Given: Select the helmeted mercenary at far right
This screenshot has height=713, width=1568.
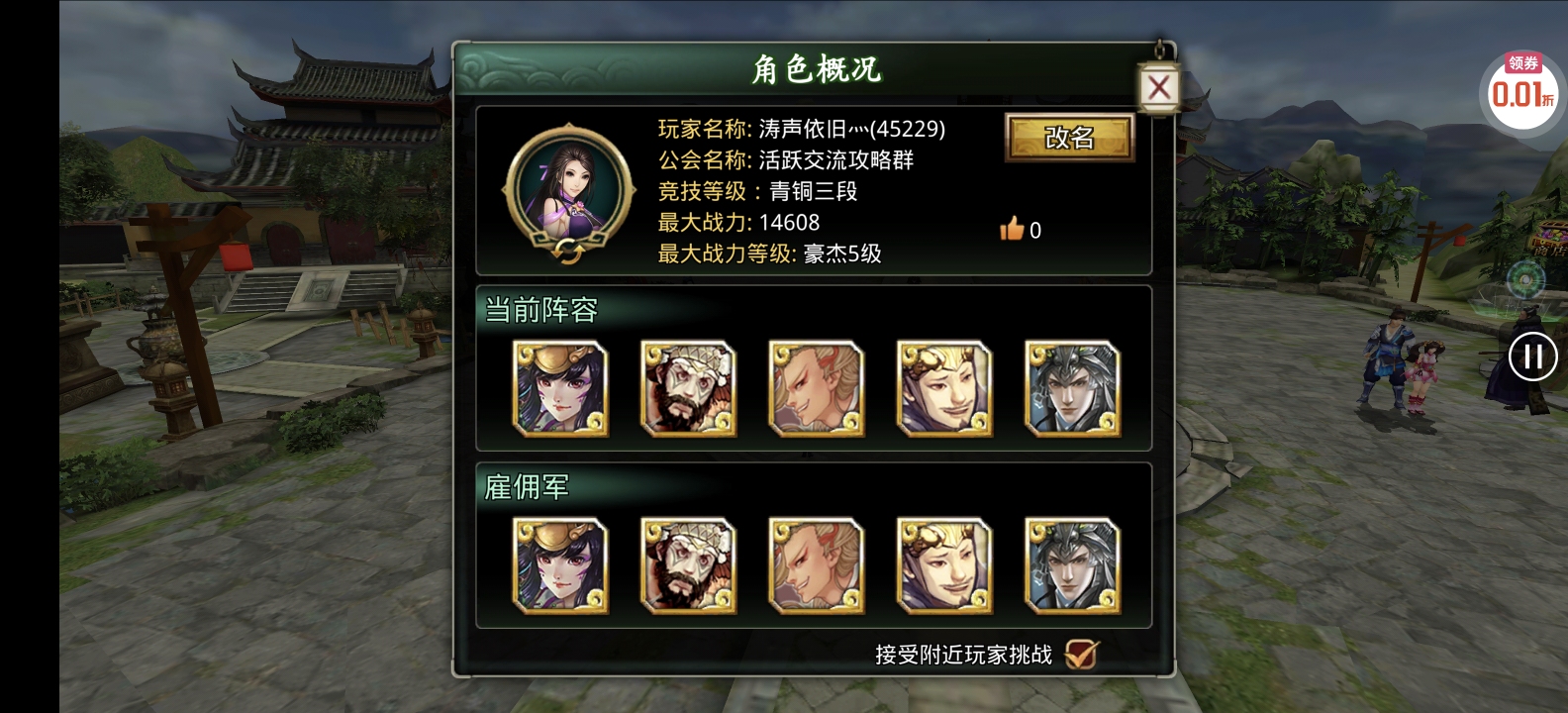Looking at the screenshot, I should 1071,564.
